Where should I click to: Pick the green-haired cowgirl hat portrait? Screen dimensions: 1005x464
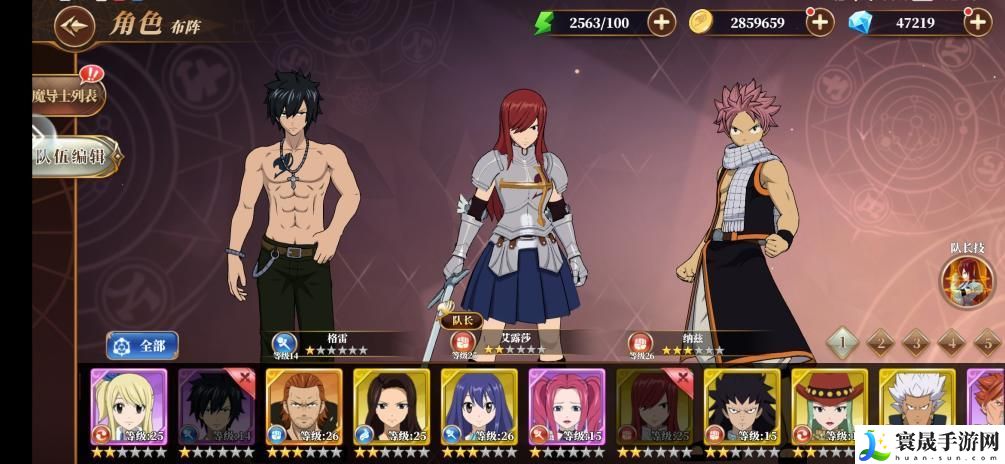click(829, 406)
